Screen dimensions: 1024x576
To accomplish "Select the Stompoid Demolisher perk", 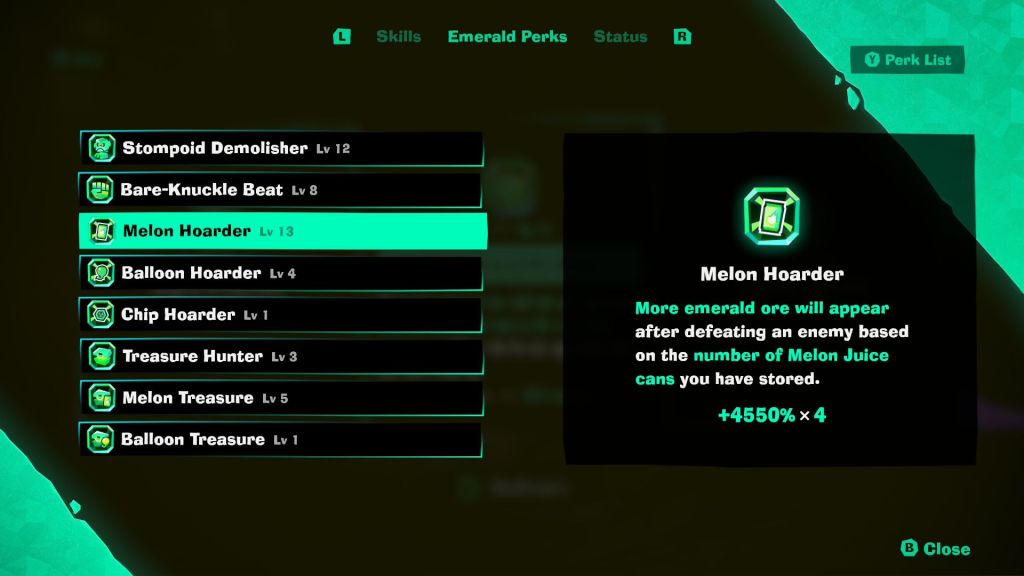I will coord(281,149).
